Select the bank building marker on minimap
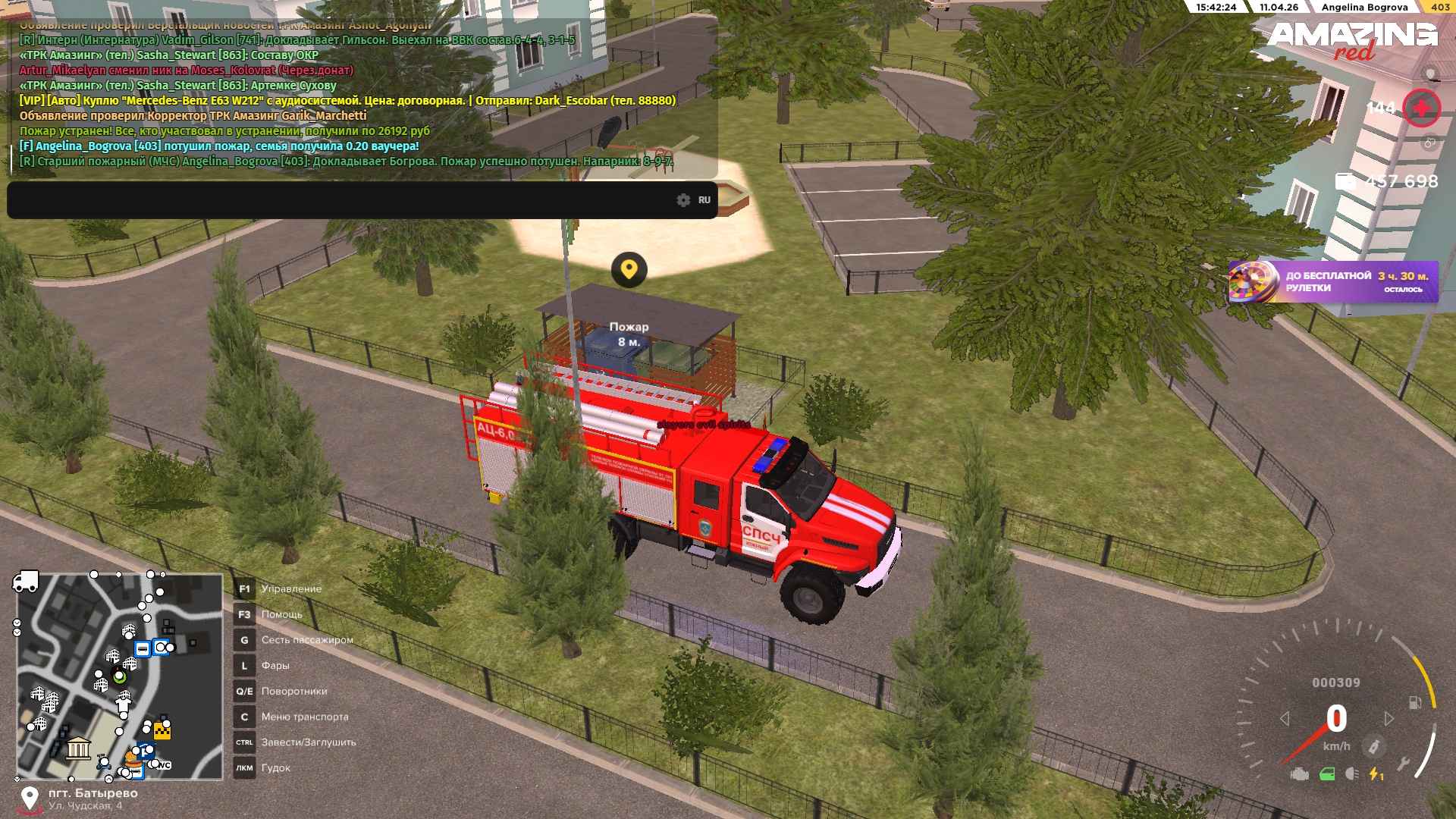The width and height of the screenshot is (1456, 819). 78,749
